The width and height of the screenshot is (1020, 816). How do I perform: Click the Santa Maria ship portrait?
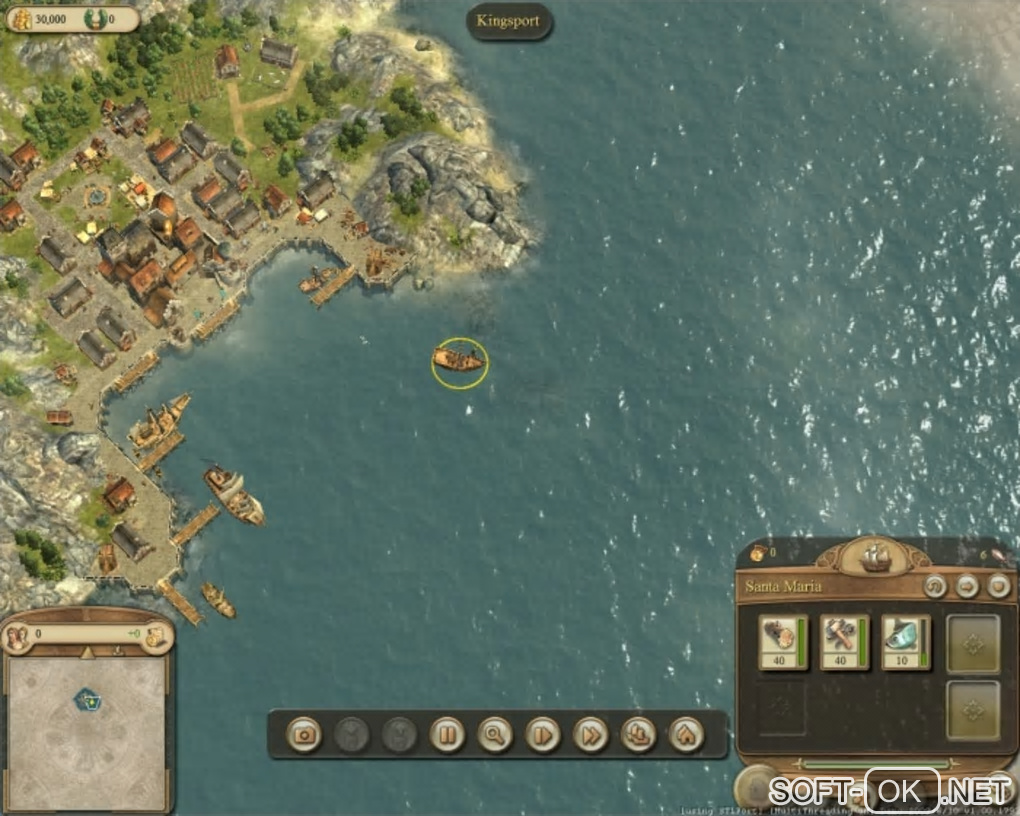pos(875,555)
